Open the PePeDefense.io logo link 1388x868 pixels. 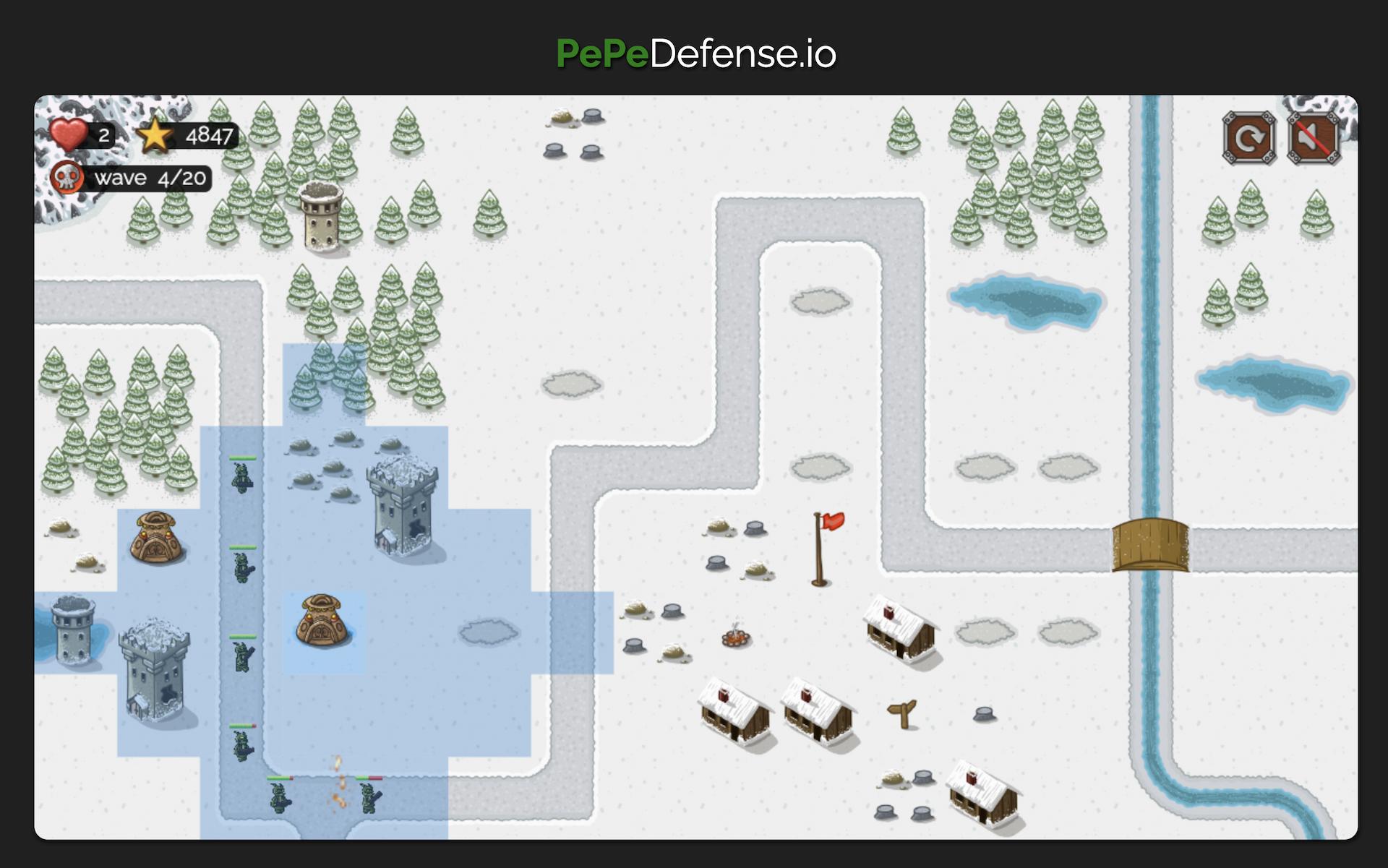click(x=695, y=53)
